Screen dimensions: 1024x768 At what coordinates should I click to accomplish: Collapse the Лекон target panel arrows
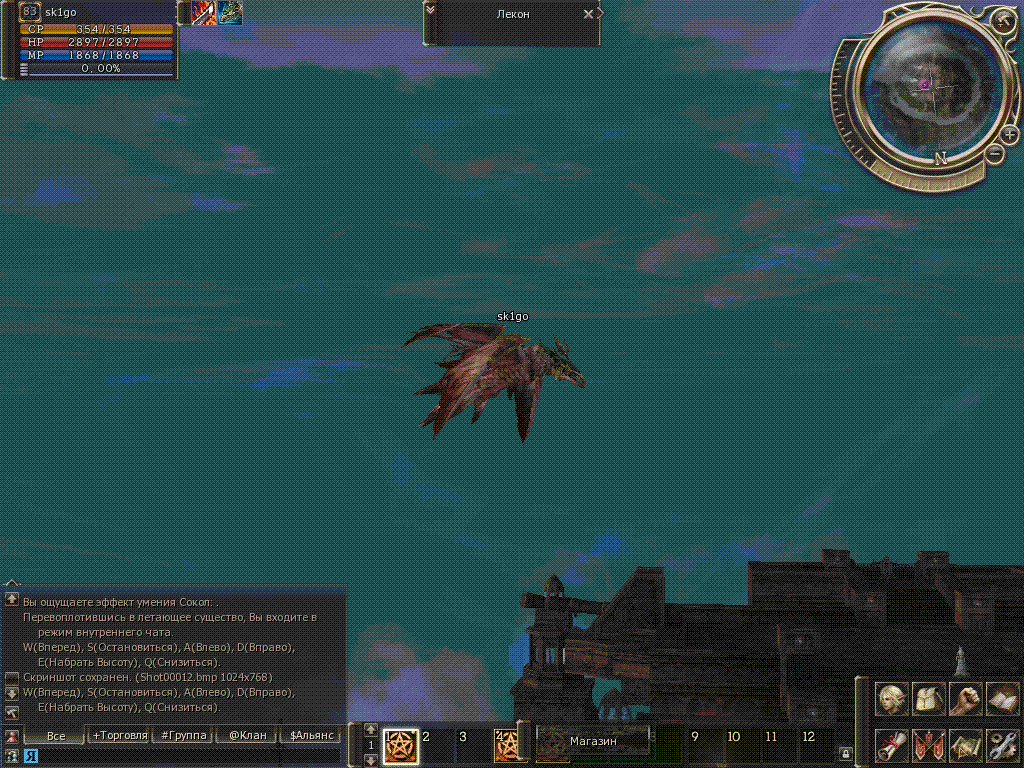click(430, 9)
